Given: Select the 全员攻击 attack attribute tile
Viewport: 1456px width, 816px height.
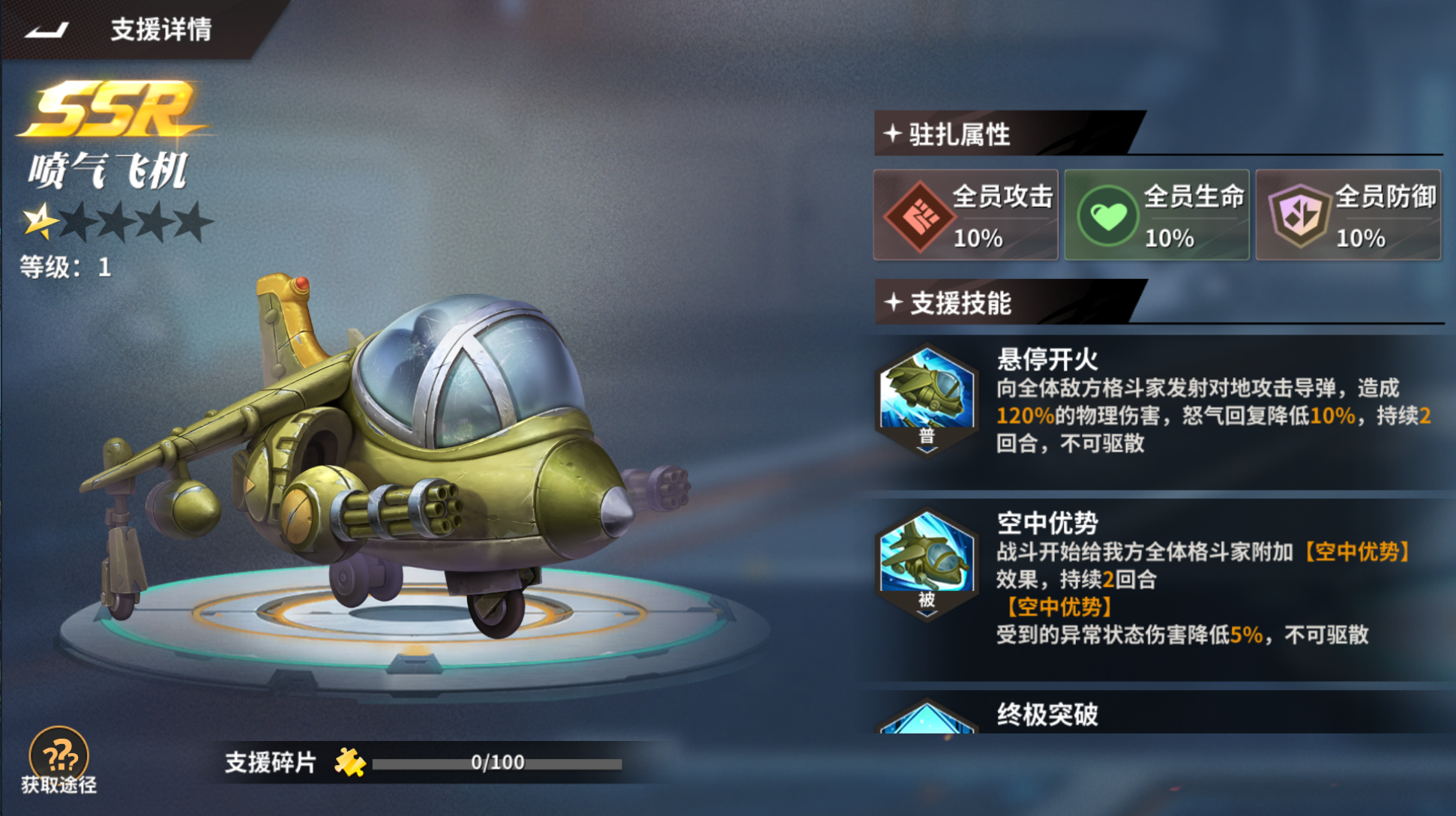Looking at the screenshot, I should pos(965,215).
